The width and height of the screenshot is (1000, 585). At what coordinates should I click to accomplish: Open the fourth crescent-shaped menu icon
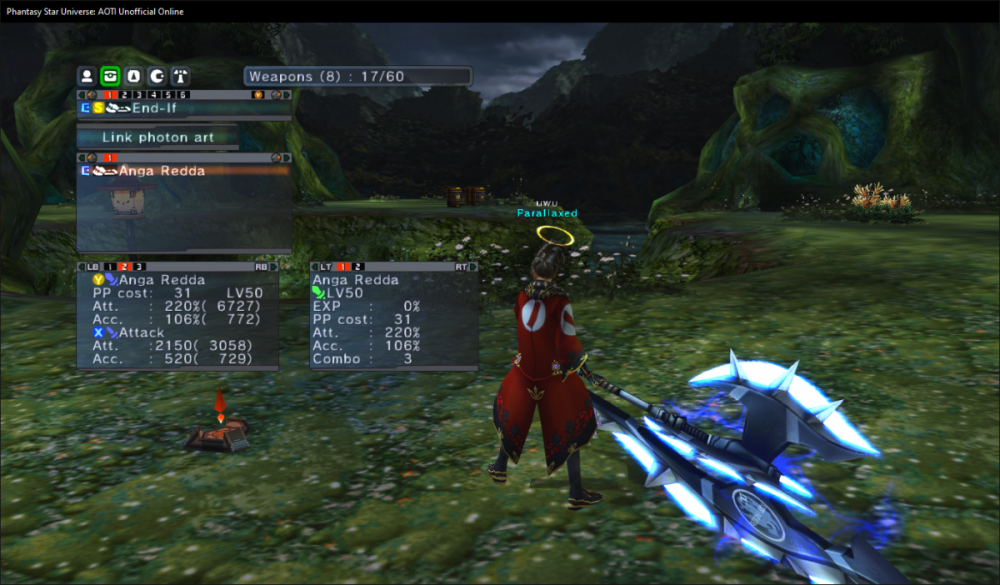click(x=156, y=76)
